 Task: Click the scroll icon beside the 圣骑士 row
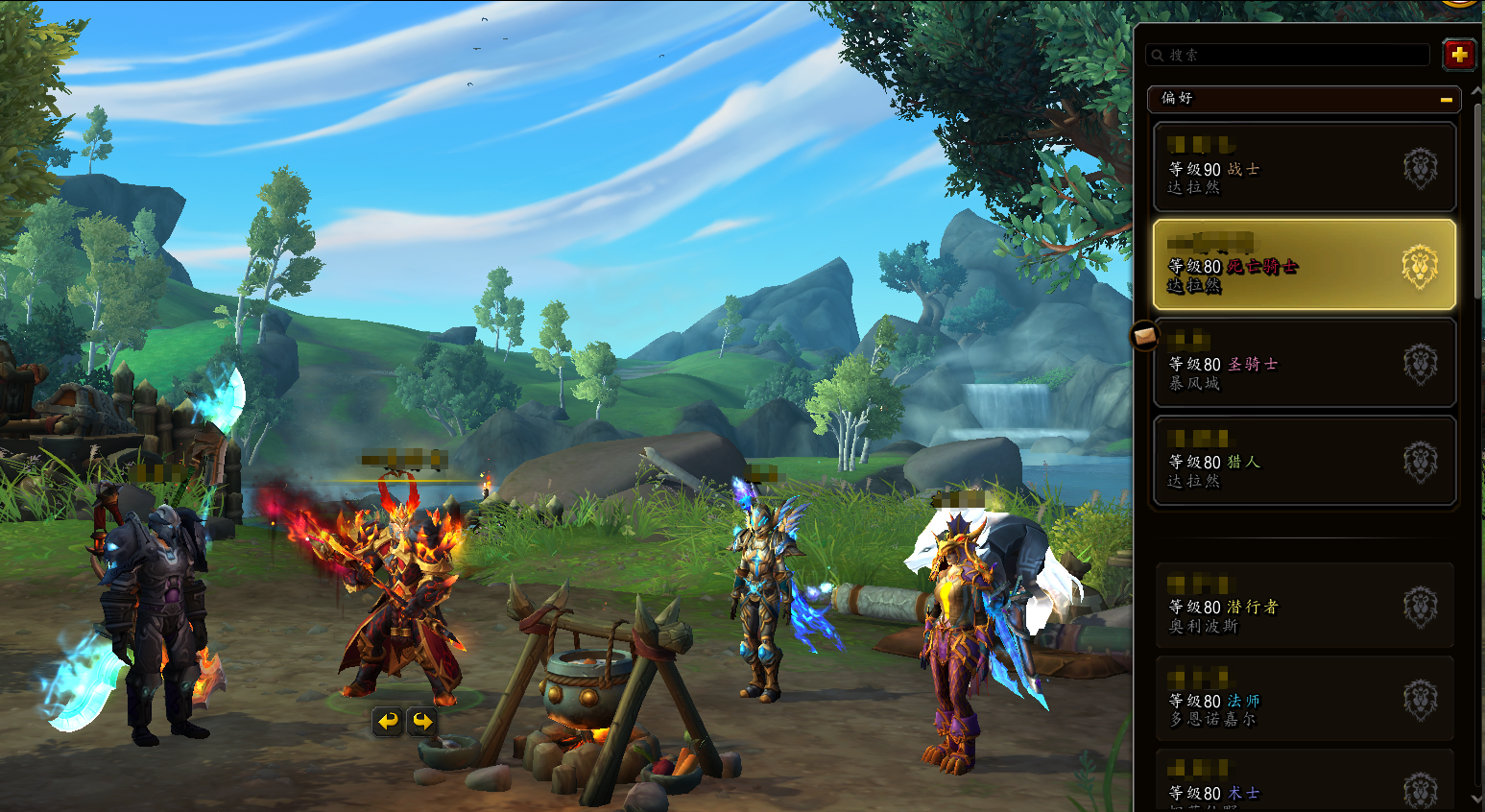pyautogui.click(x=1144, y=336)
